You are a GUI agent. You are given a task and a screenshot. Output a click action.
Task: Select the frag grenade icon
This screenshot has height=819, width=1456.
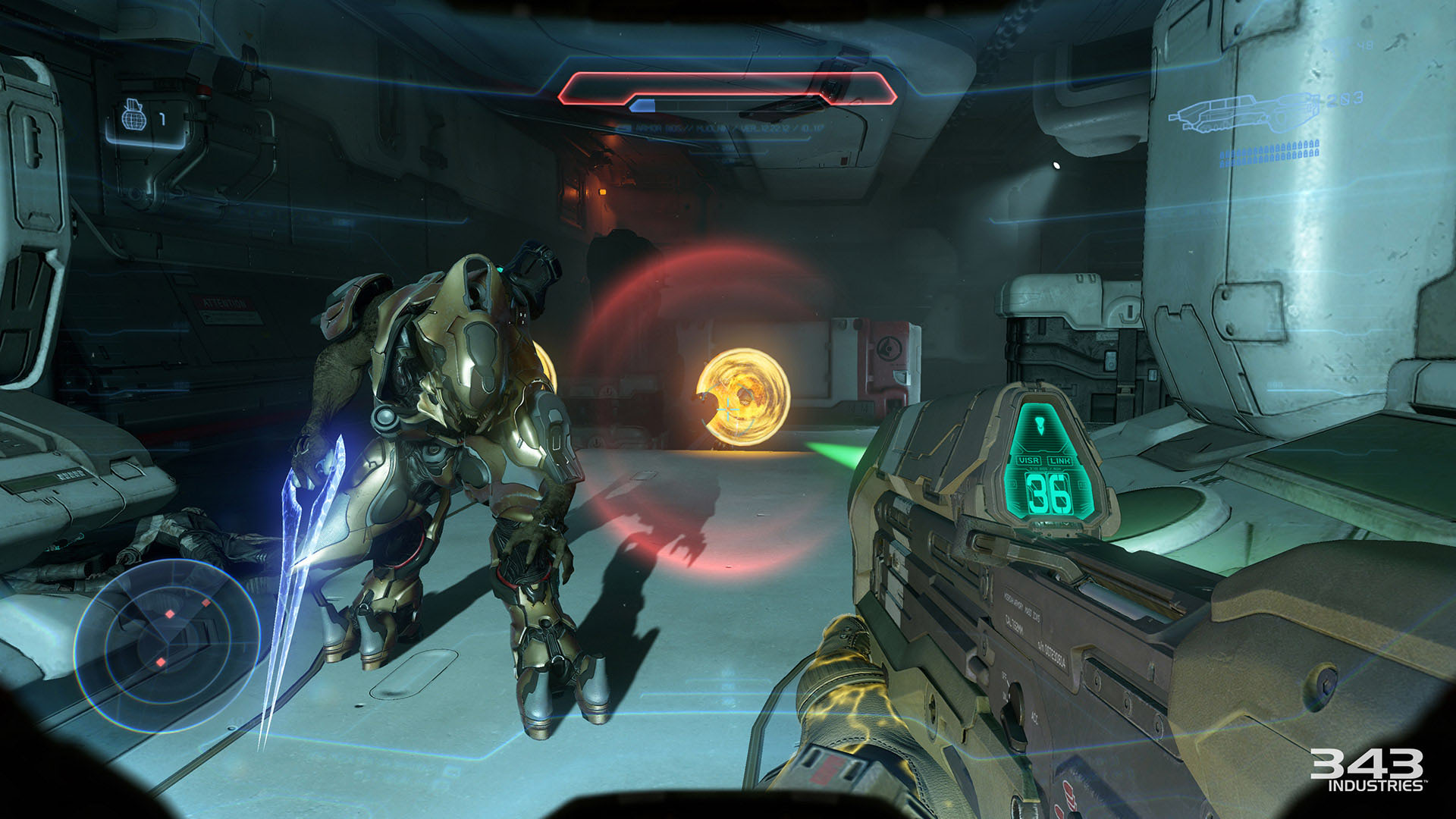134,118
